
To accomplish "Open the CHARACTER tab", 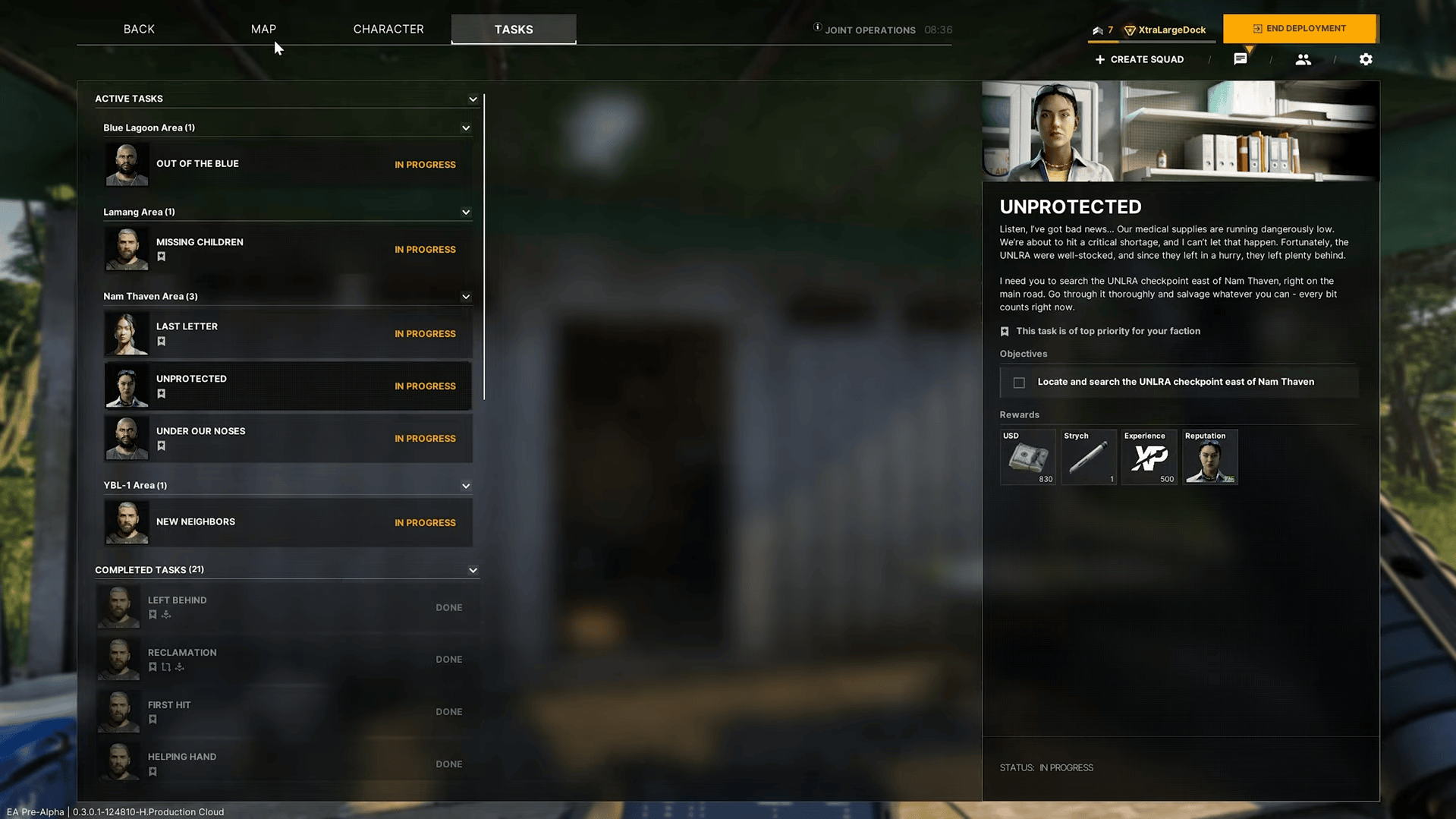I will pos(388,28).
